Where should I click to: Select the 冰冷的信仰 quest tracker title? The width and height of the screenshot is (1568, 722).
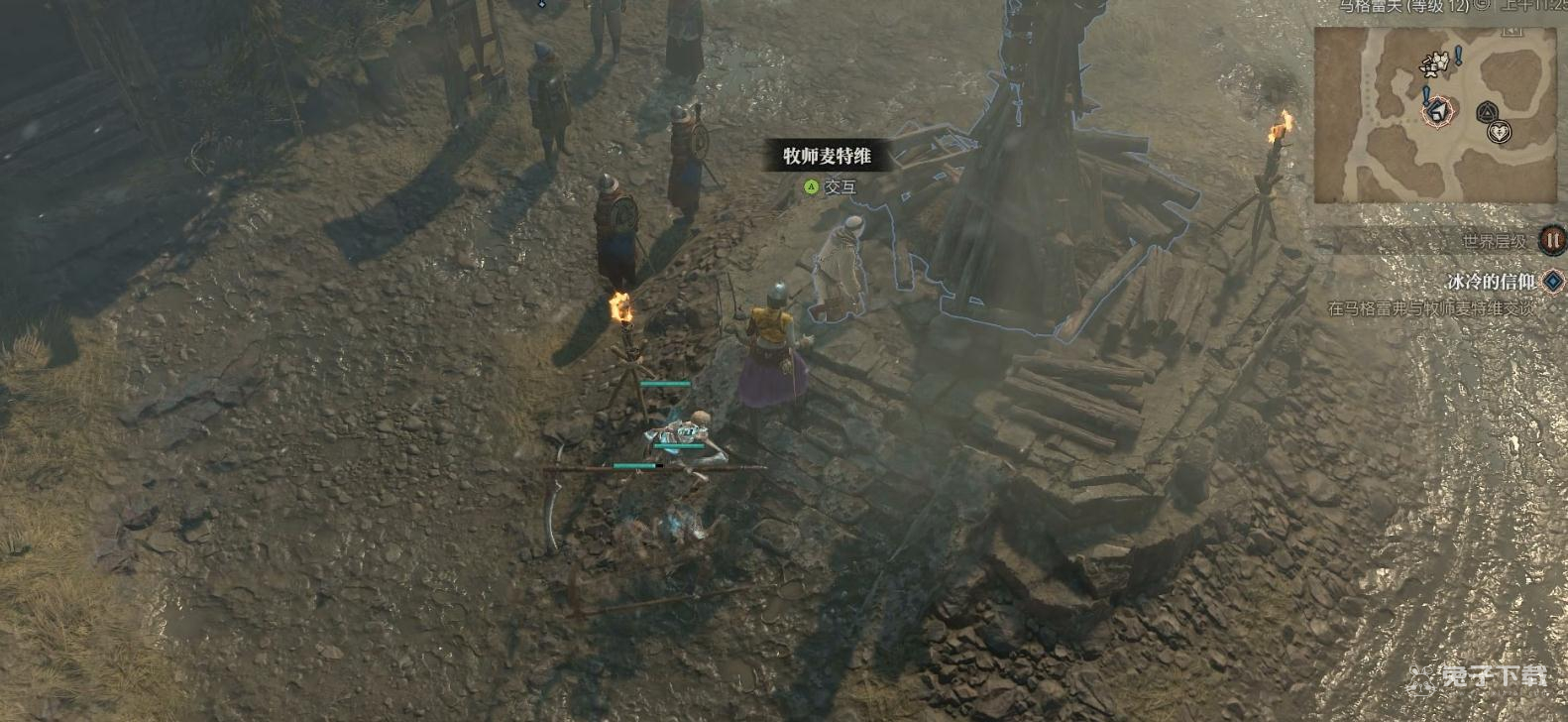1491,282
